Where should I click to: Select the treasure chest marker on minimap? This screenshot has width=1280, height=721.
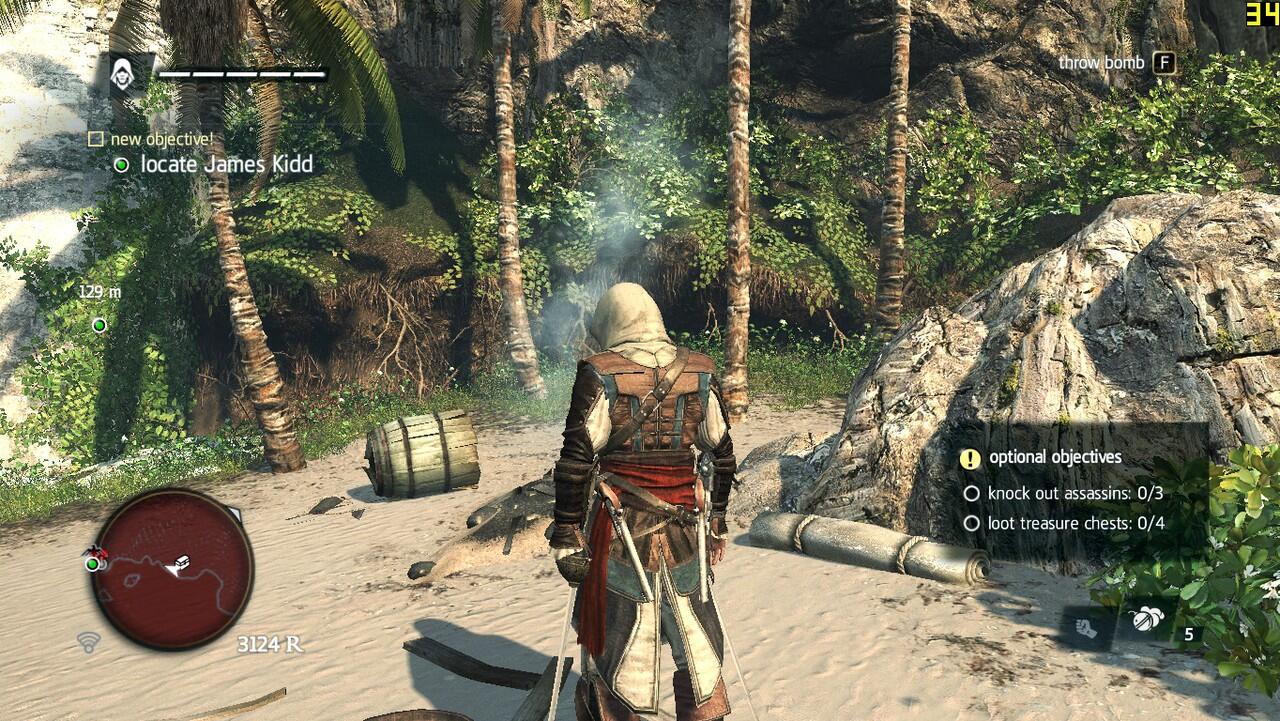[x=183, y=562]
